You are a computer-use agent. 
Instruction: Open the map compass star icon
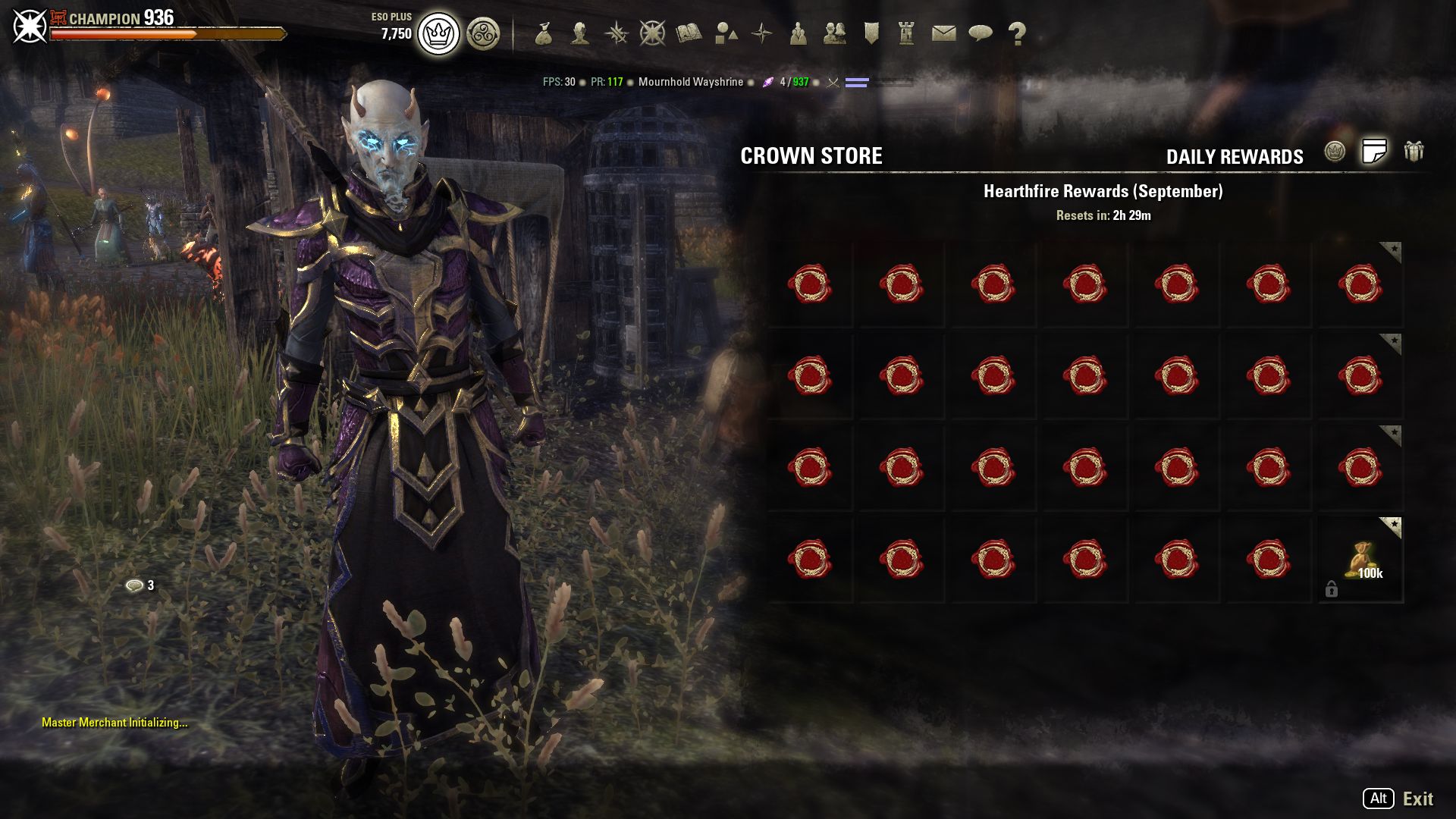tap(761, 33)
